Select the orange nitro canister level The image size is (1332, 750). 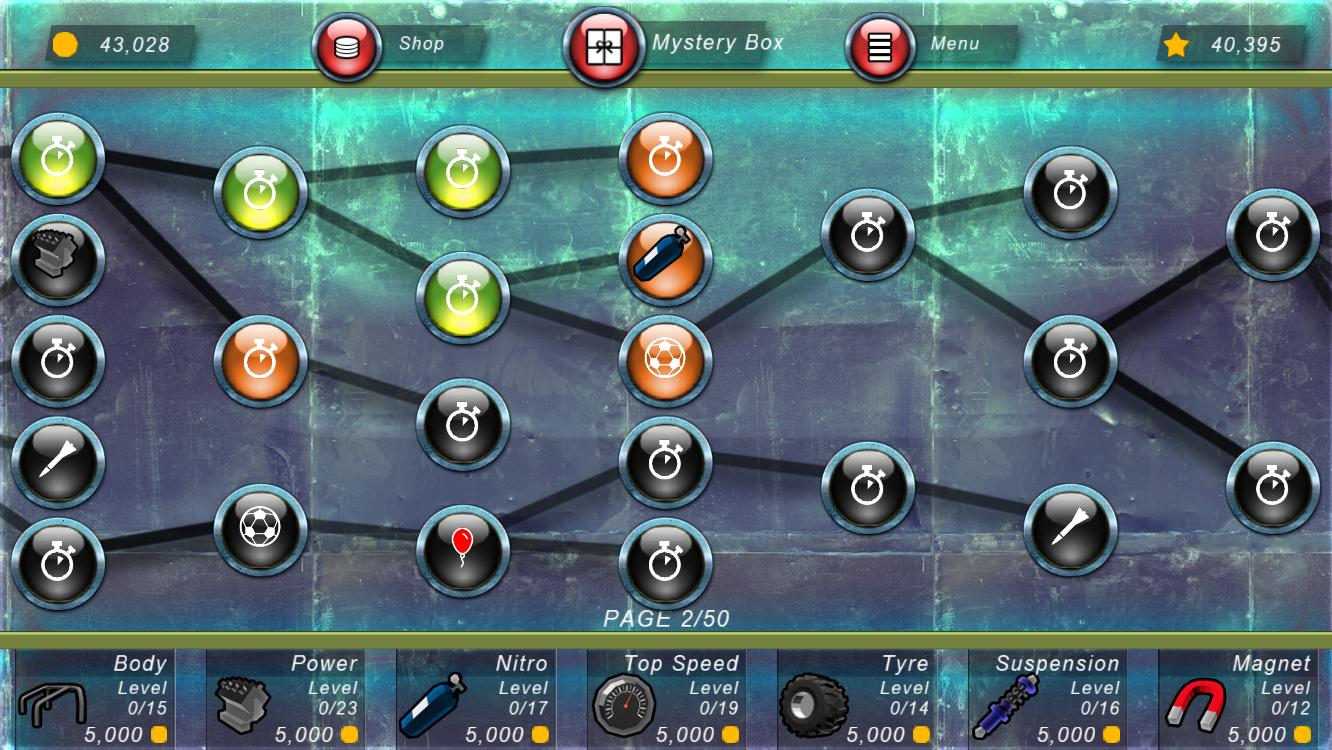[x=665, y=260]
